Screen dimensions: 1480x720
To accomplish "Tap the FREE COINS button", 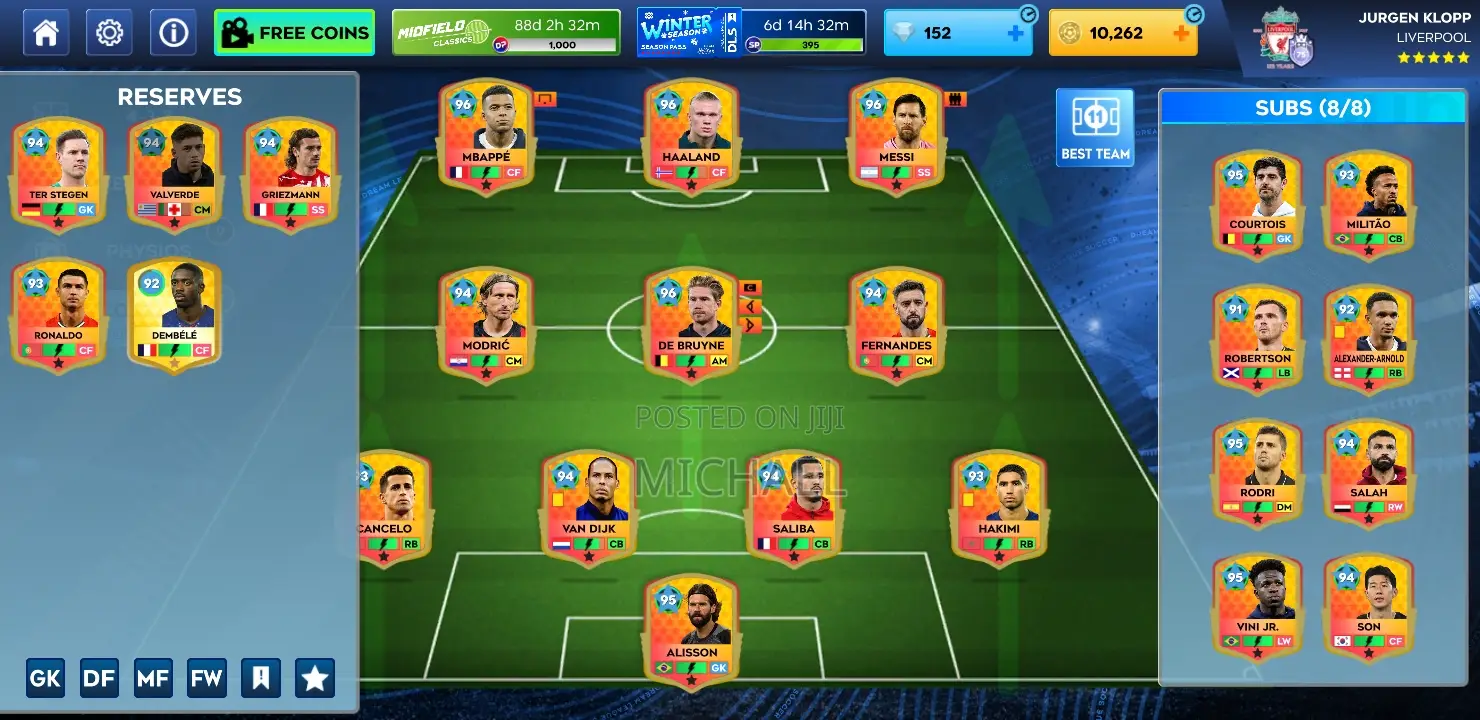I will point(294,31).
